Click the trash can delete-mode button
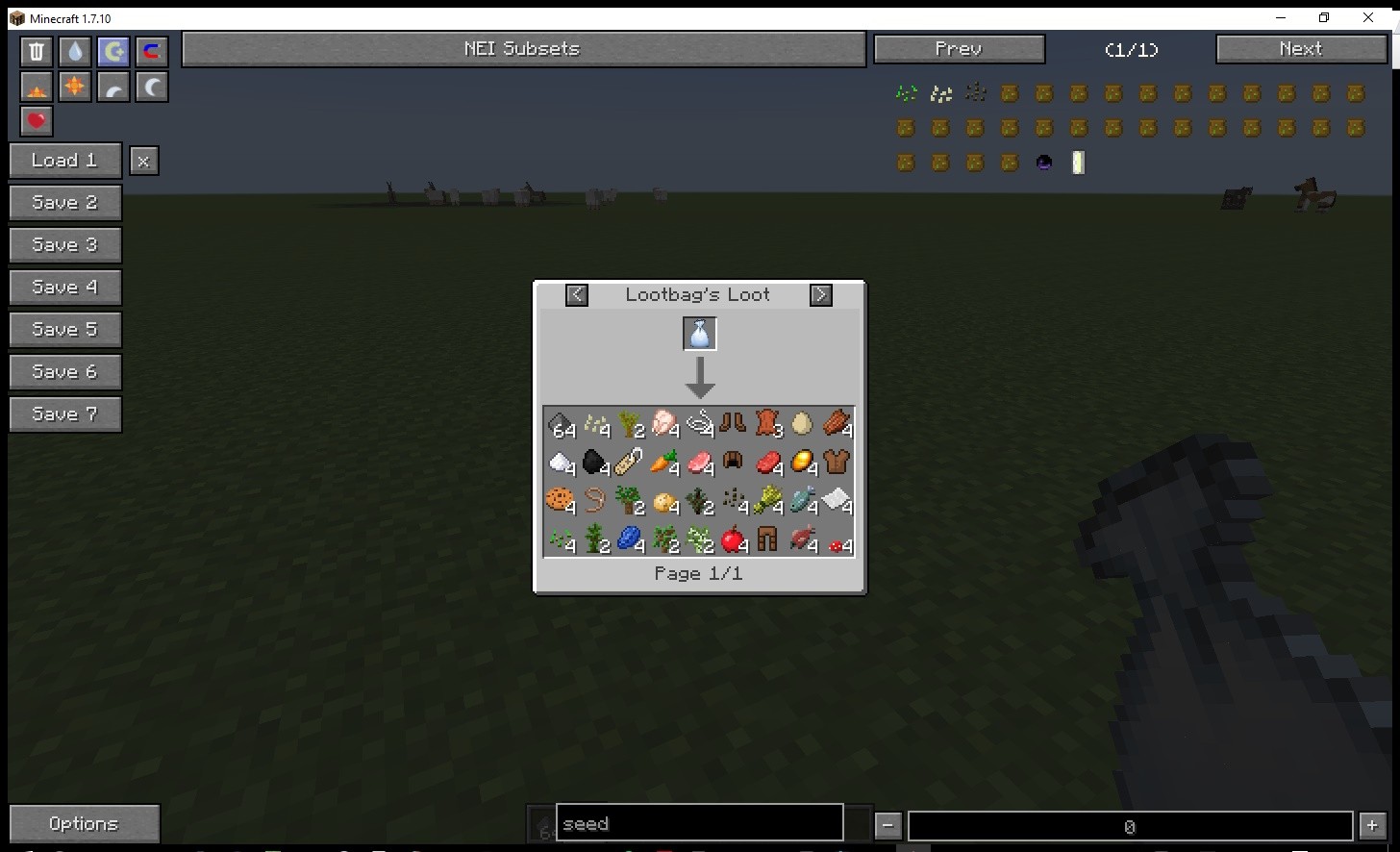Screen dimensions: 1400x852 pyautogui.click(x=37, y=52)
